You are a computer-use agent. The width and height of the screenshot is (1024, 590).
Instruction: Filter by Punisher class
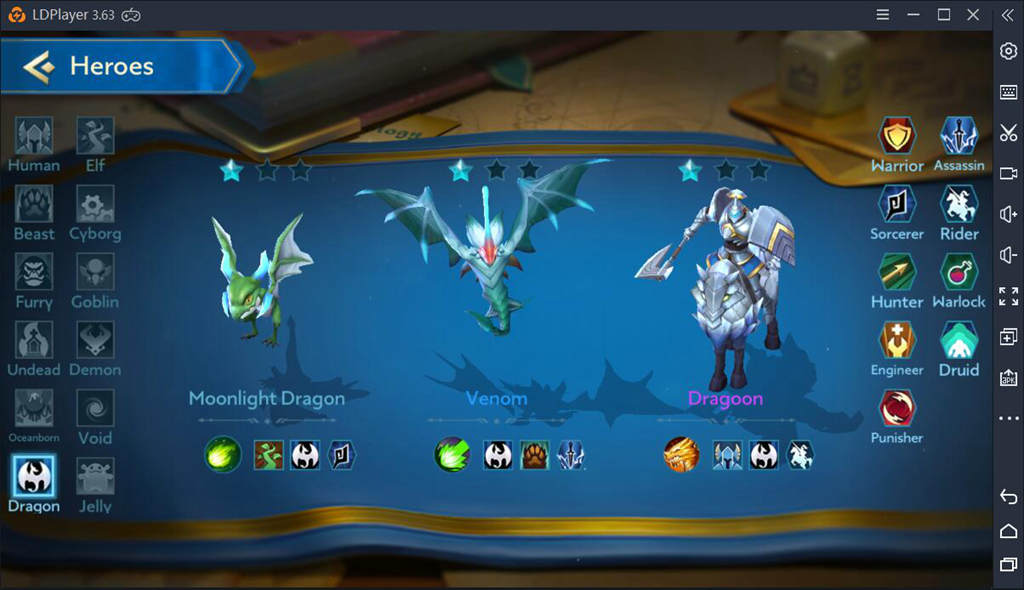(897, 409)
